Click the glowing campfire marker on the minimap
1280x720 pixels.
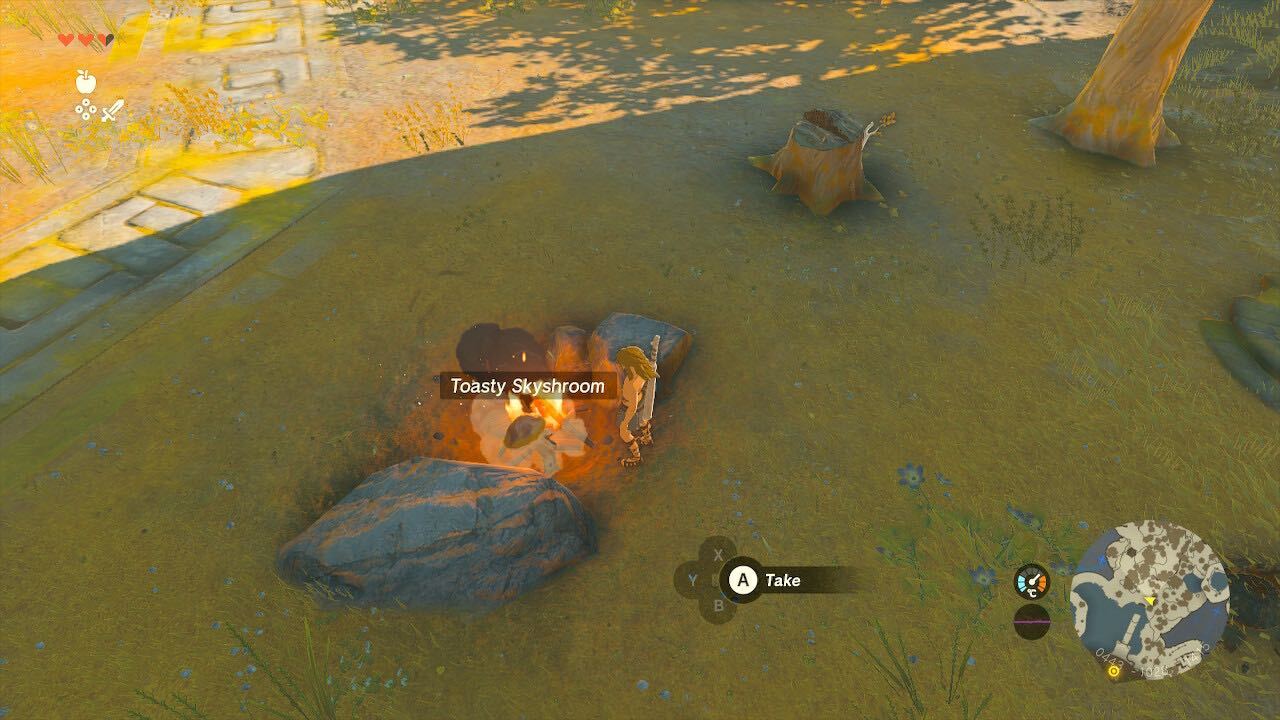pyautogui.click(x=1113, y=671)
